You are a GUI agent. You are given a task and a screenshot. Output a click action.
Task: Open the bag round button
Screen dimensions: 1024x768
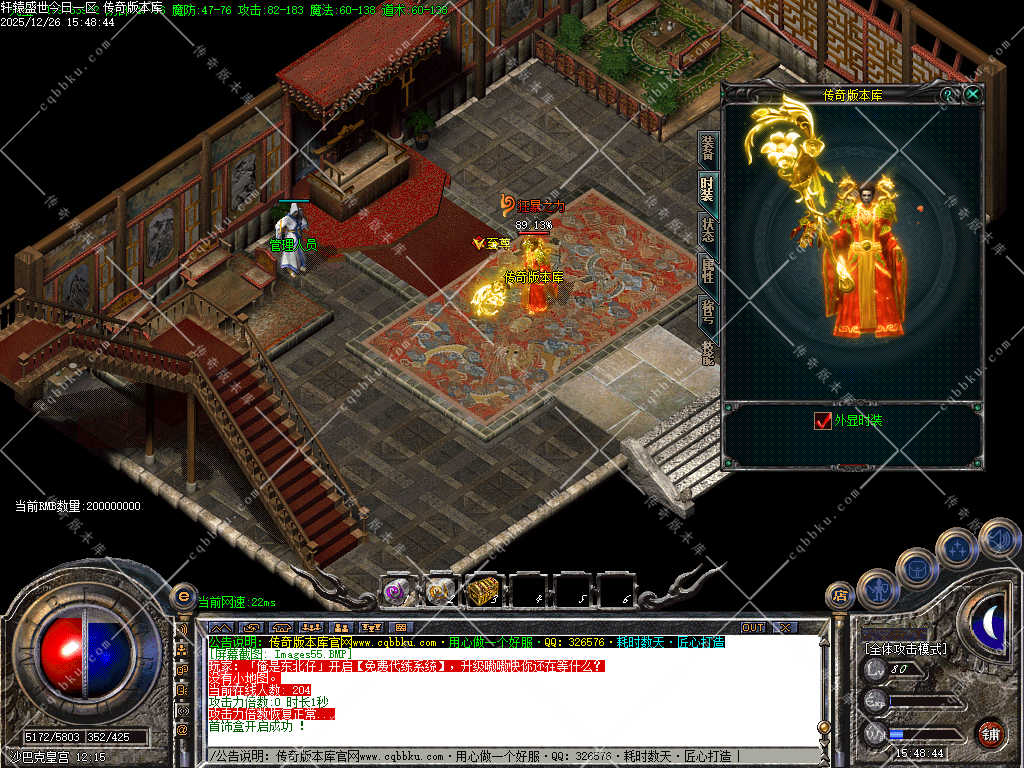pos(916,569)
